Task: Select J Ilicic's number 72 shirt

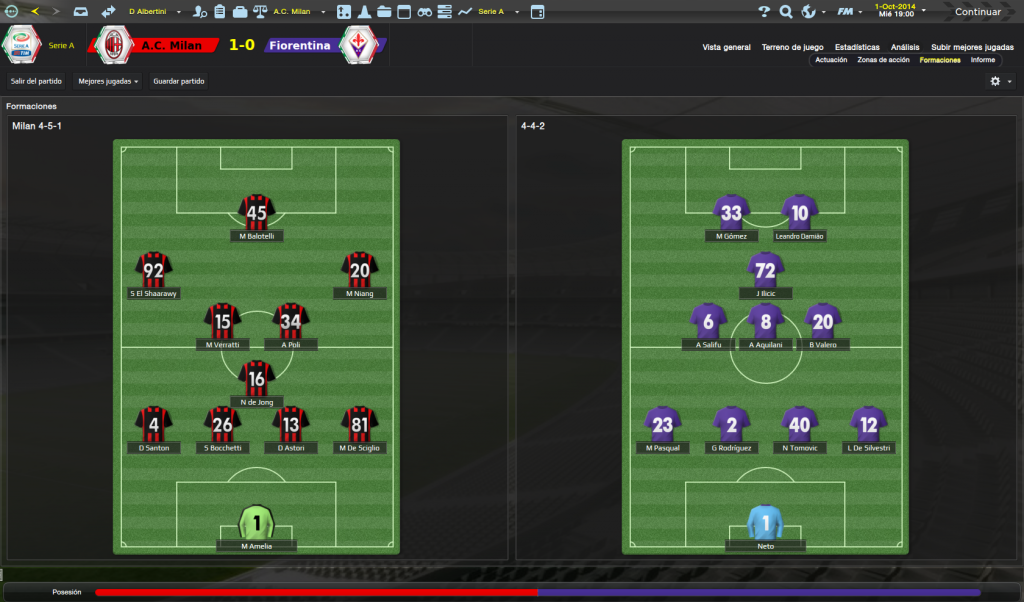Action: click(766, 270)
